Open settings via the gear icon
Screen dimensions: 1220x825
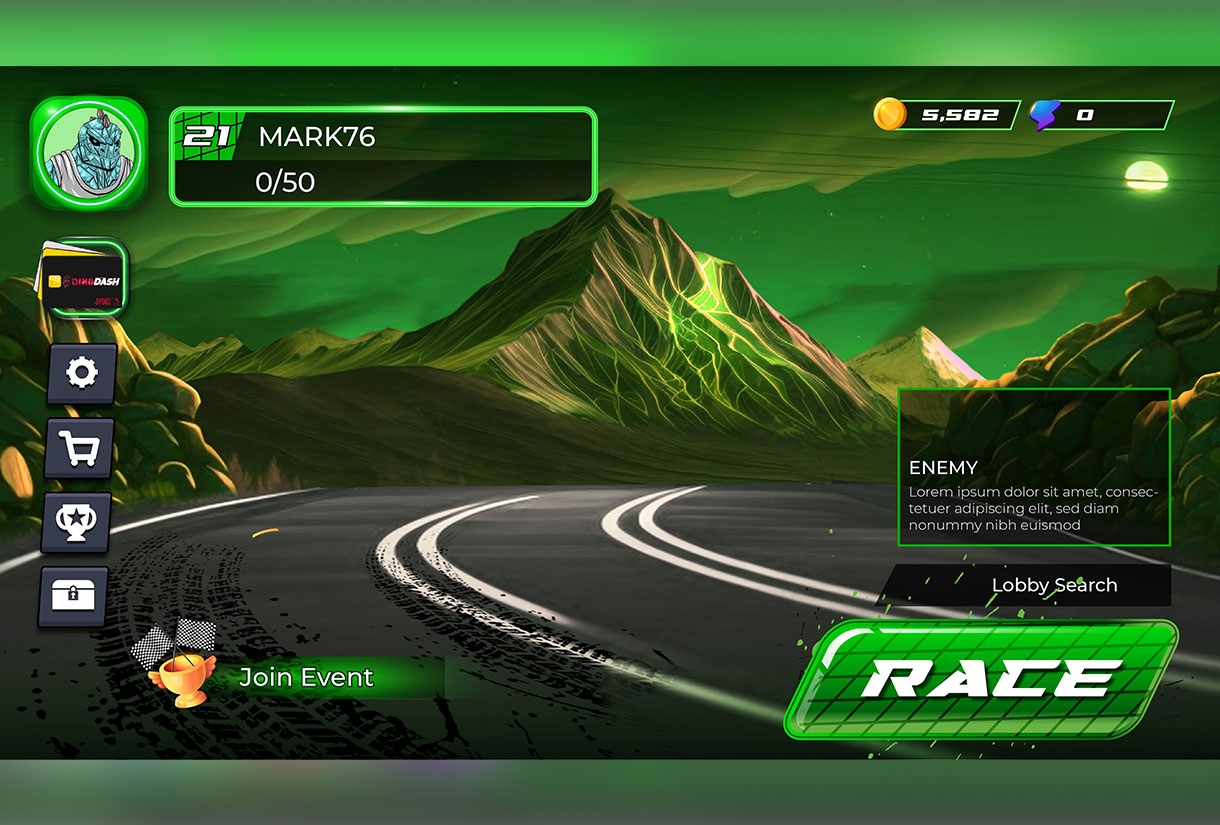click(x=81, y=373)
